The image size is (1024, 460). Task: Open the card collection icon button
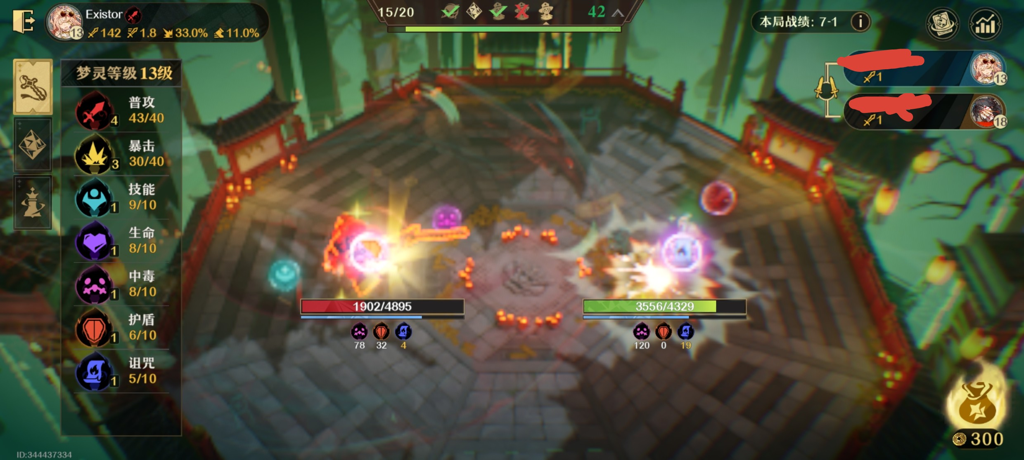[x=940, y=23]
